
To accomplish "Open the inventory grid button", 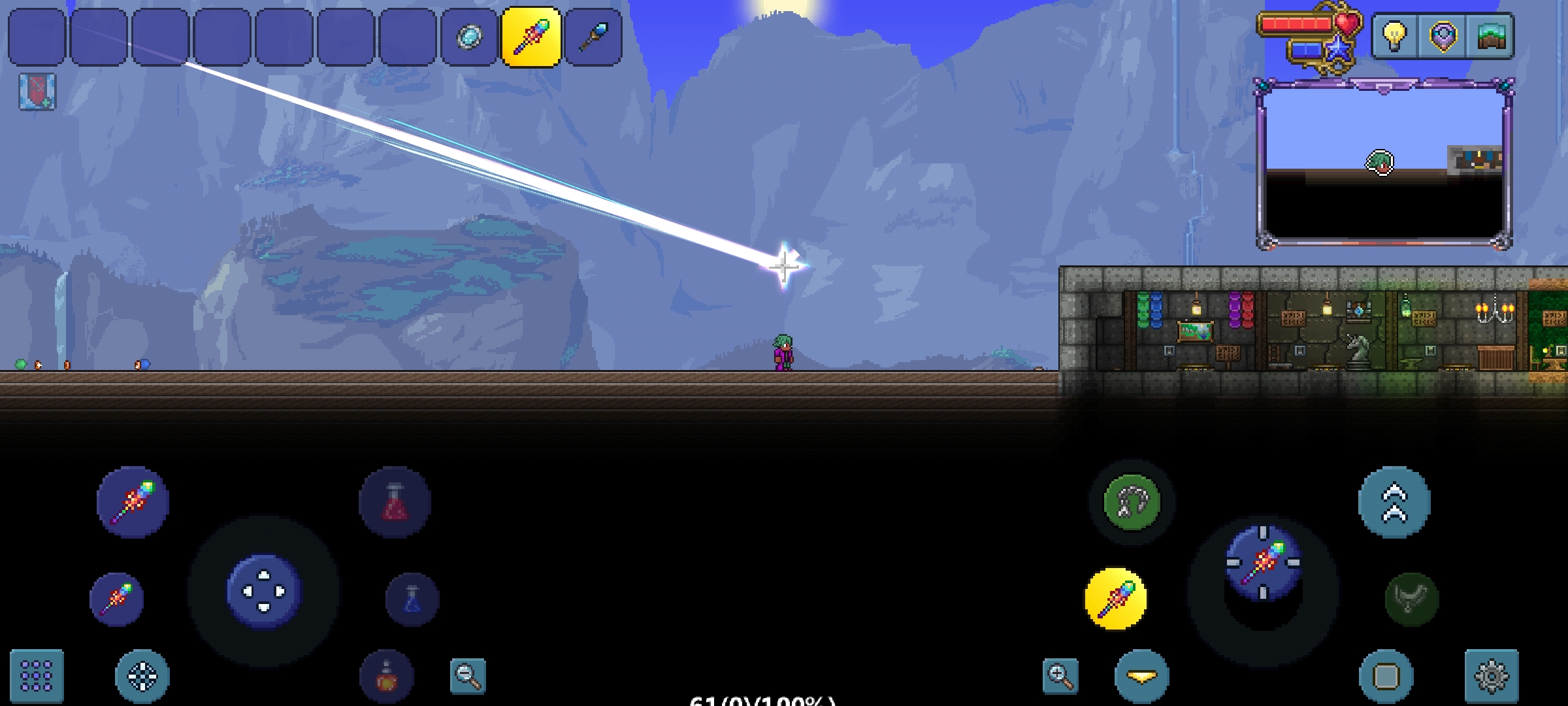I will coord(37,675).
